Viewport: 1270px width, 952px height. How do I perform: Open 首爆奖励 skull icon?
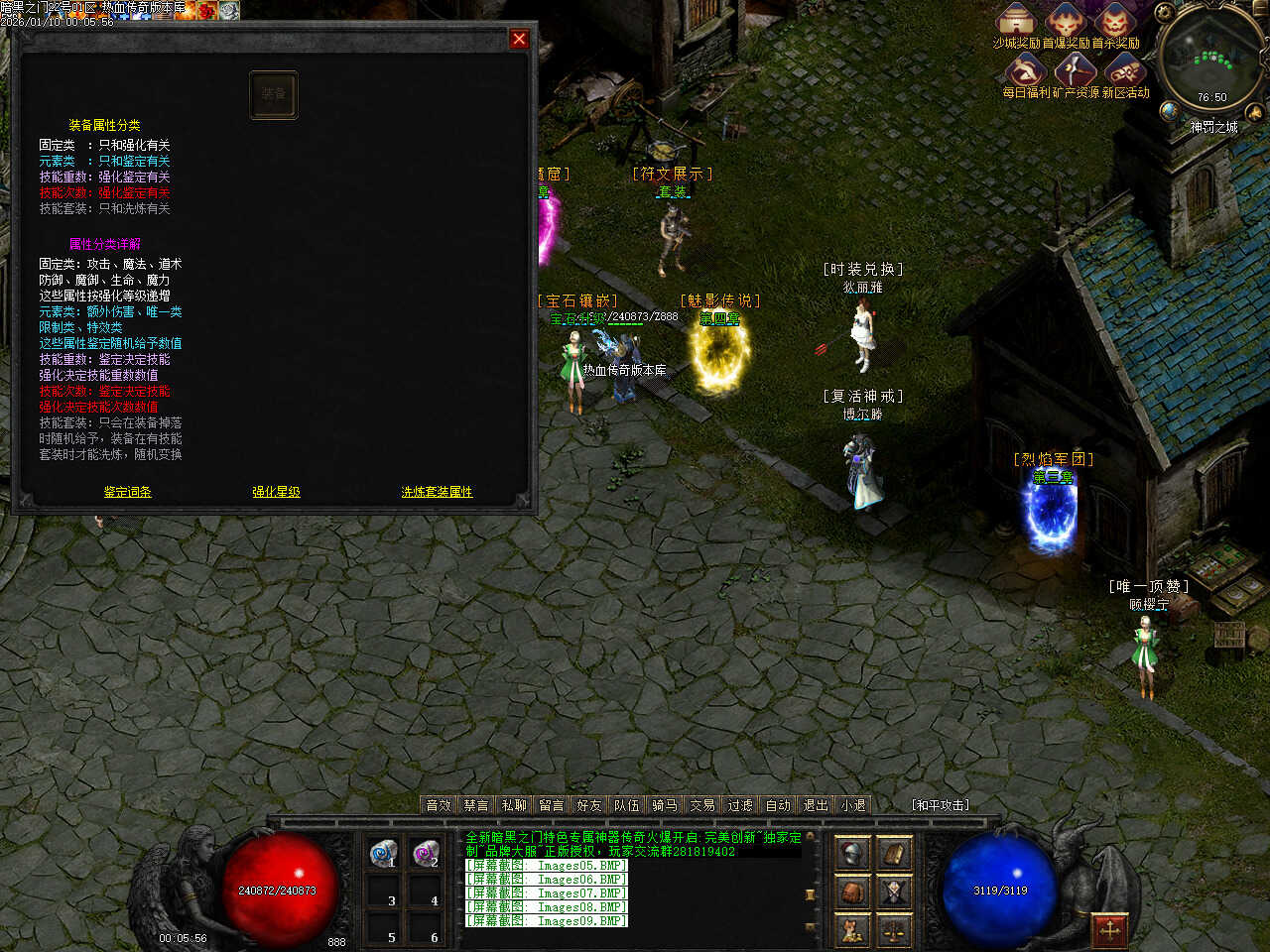coord(1066,20)
